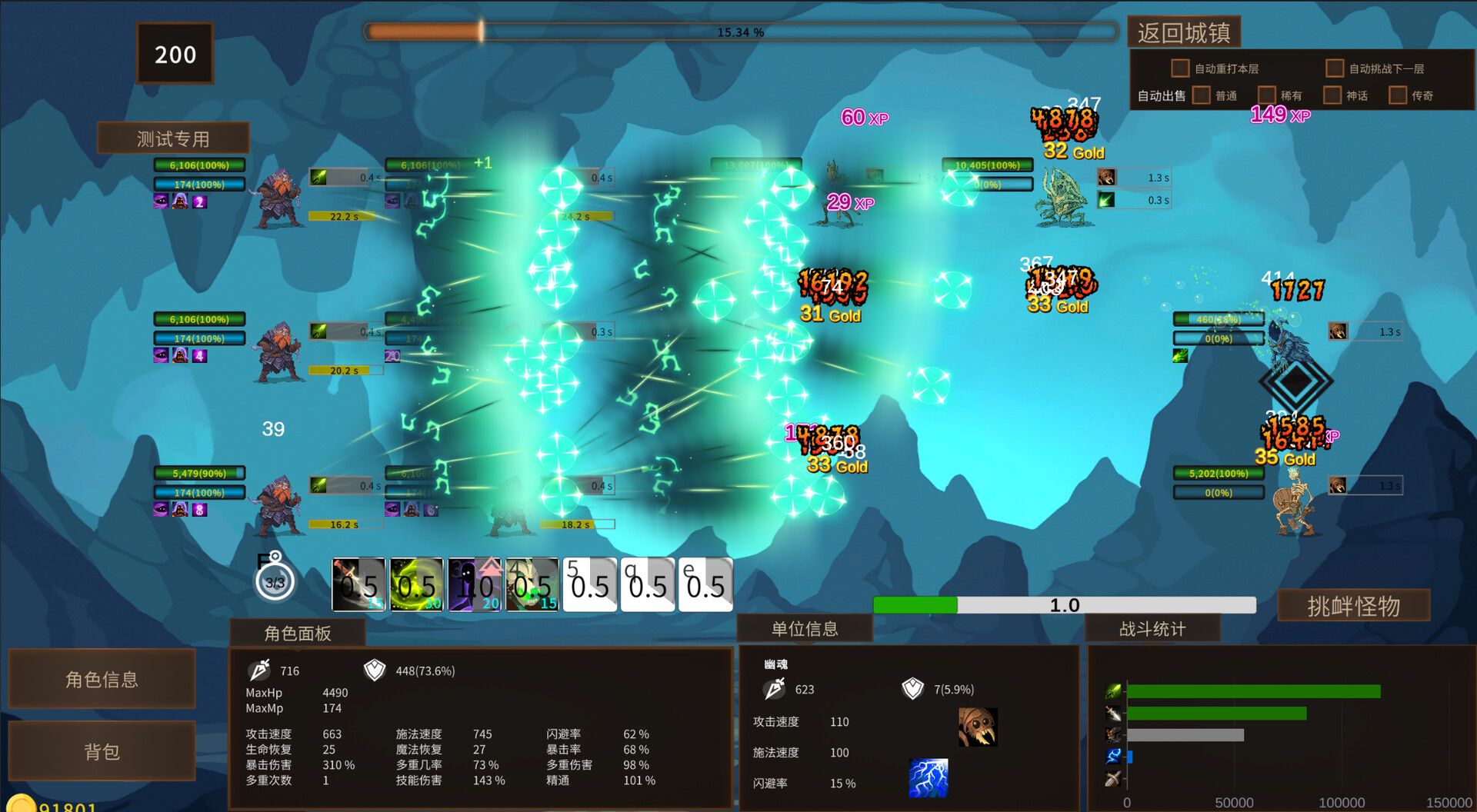Show the 战斗统计 battle statistics tab

pyautogui.click(x=1152, y=629)
